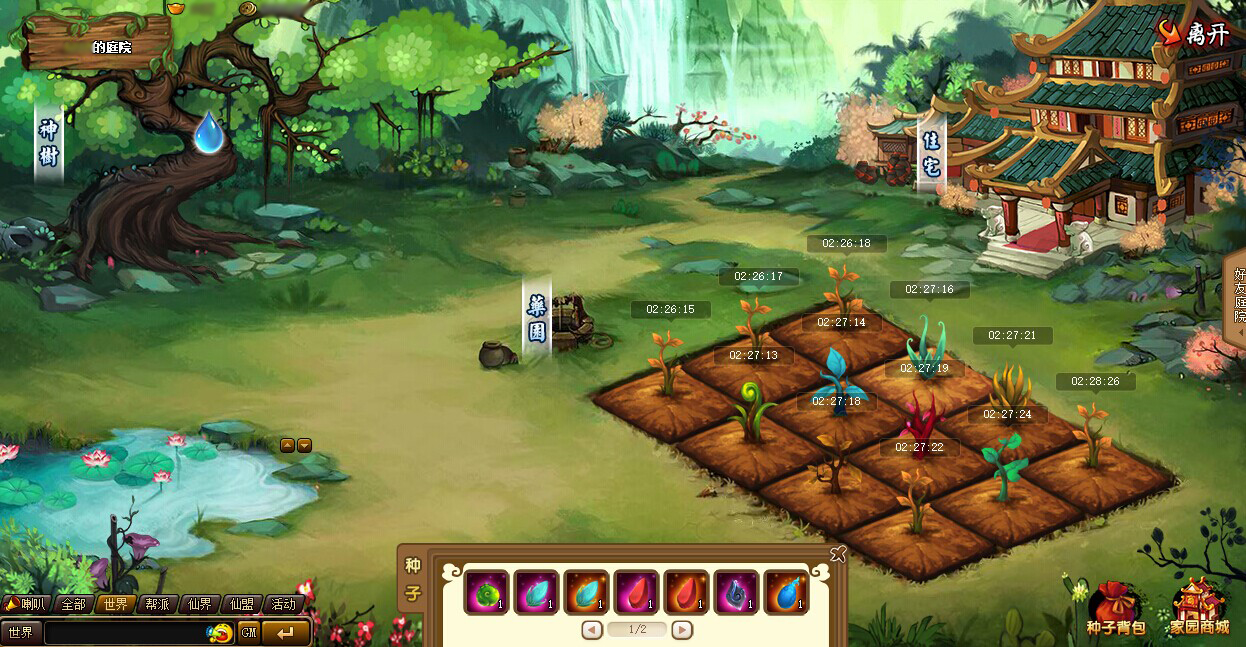Close the seed panel
Image resolution: width=1246 pixels, height=647 pixels.
838,554
